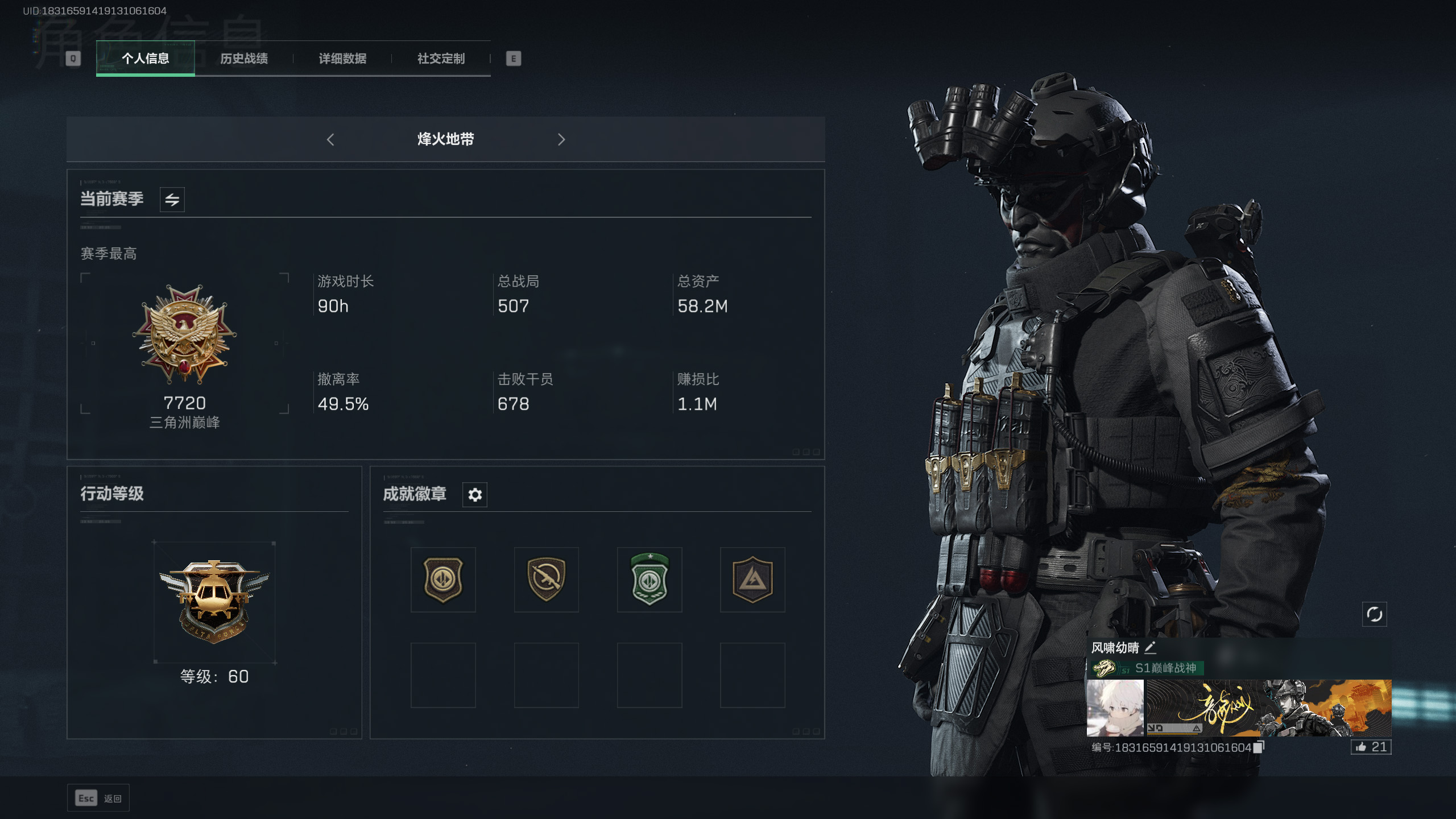The image size is (1456, 819).
Task: Click the 三角洲巅峰 rank emblem
Action: 184,336
